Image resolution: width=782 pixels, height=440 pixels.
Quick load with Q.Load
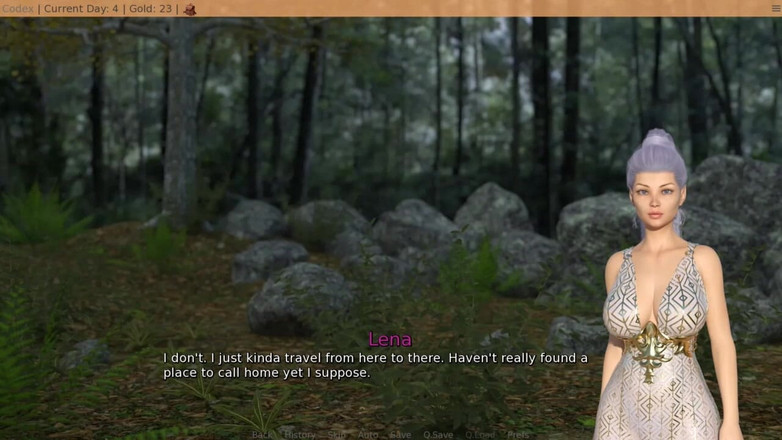coord(480,435)
